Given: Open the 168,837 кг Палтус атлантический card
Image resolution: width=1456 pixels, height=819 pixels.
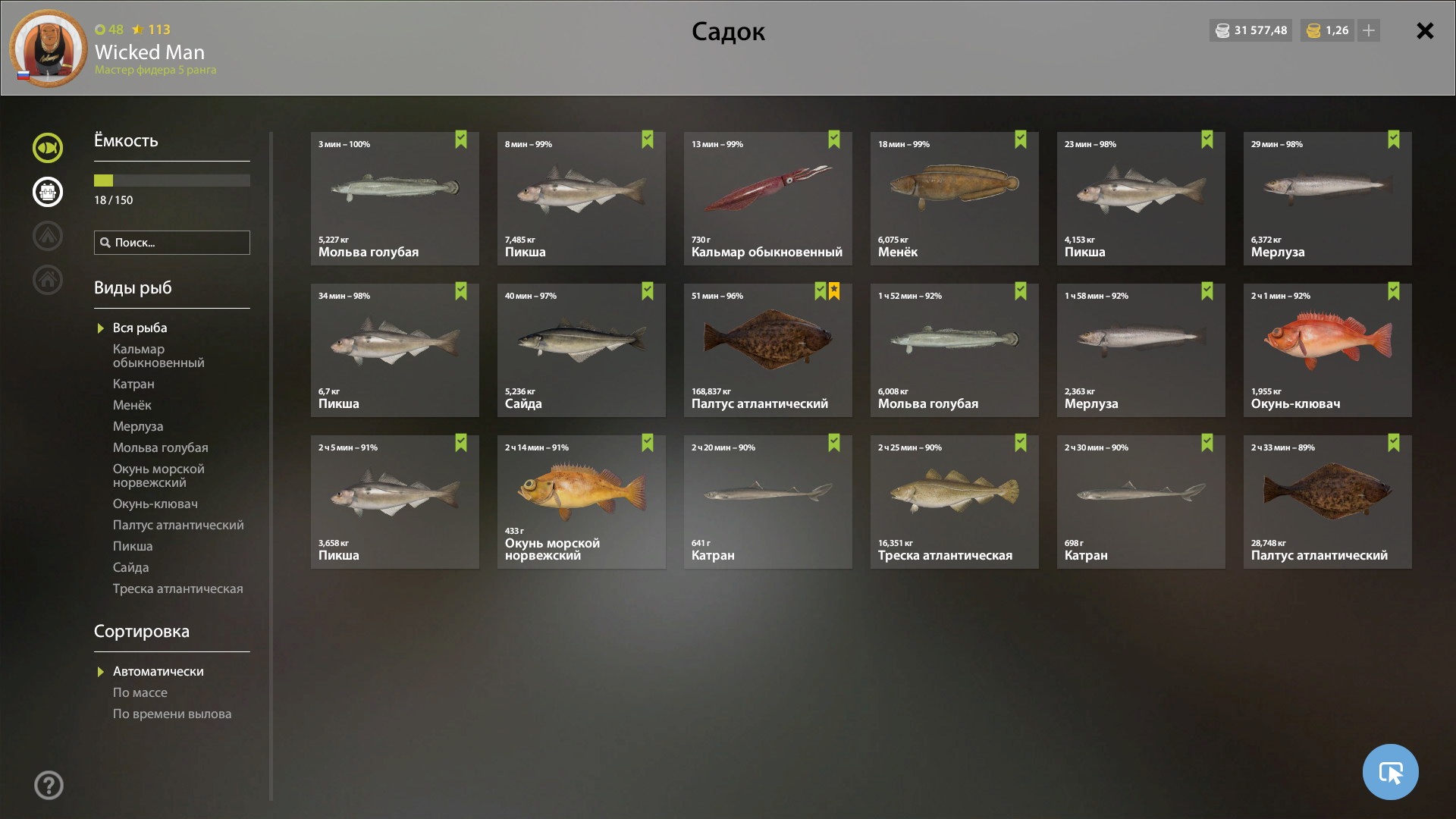Looking at the screenshot, I should (x=767, y=350).
